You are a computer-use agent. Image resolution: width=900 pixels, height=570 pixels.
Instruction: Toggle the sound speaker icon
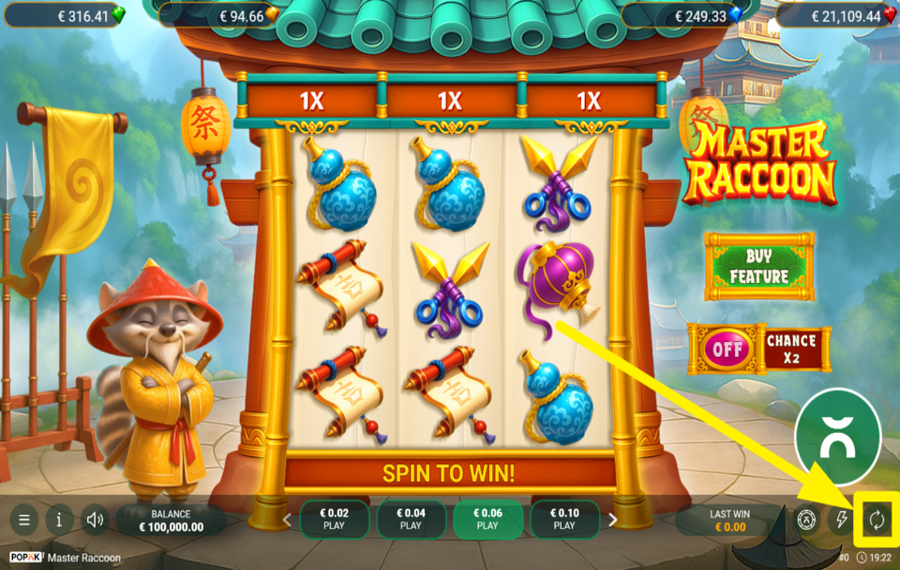pos(95,520)
